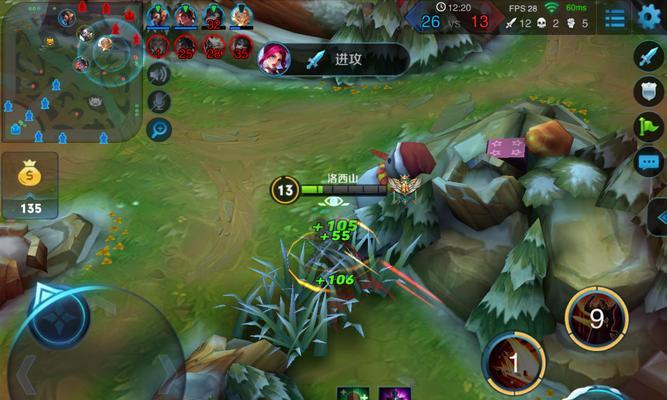Open the gold coin shop
The height and width of the screenshot is (400, 667).
click(x=30, y=185)
